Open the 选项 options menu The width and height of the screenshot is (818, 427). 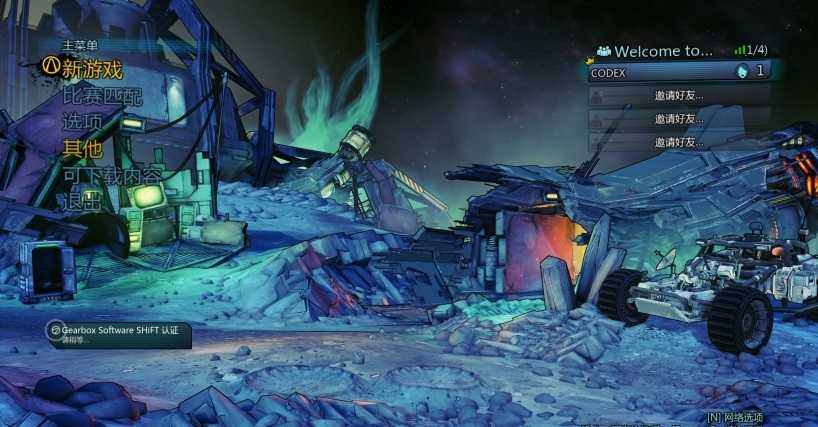tap(82, 122)
